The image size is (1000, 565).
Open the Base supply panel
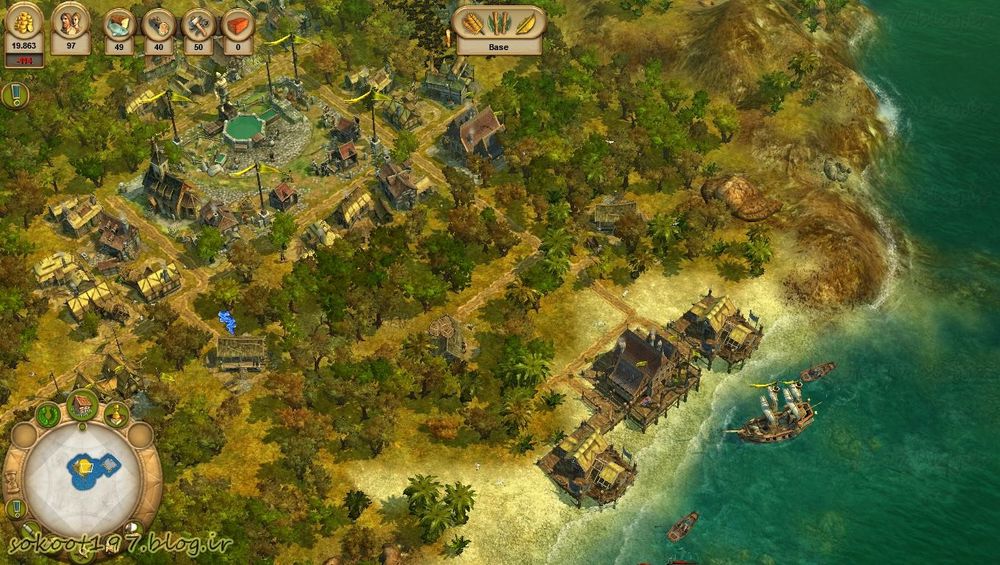point(499,30)
